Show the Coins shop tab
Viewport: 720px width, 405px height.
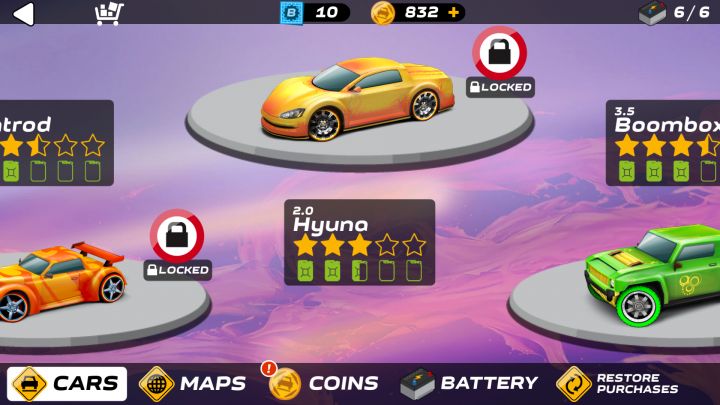324,383
